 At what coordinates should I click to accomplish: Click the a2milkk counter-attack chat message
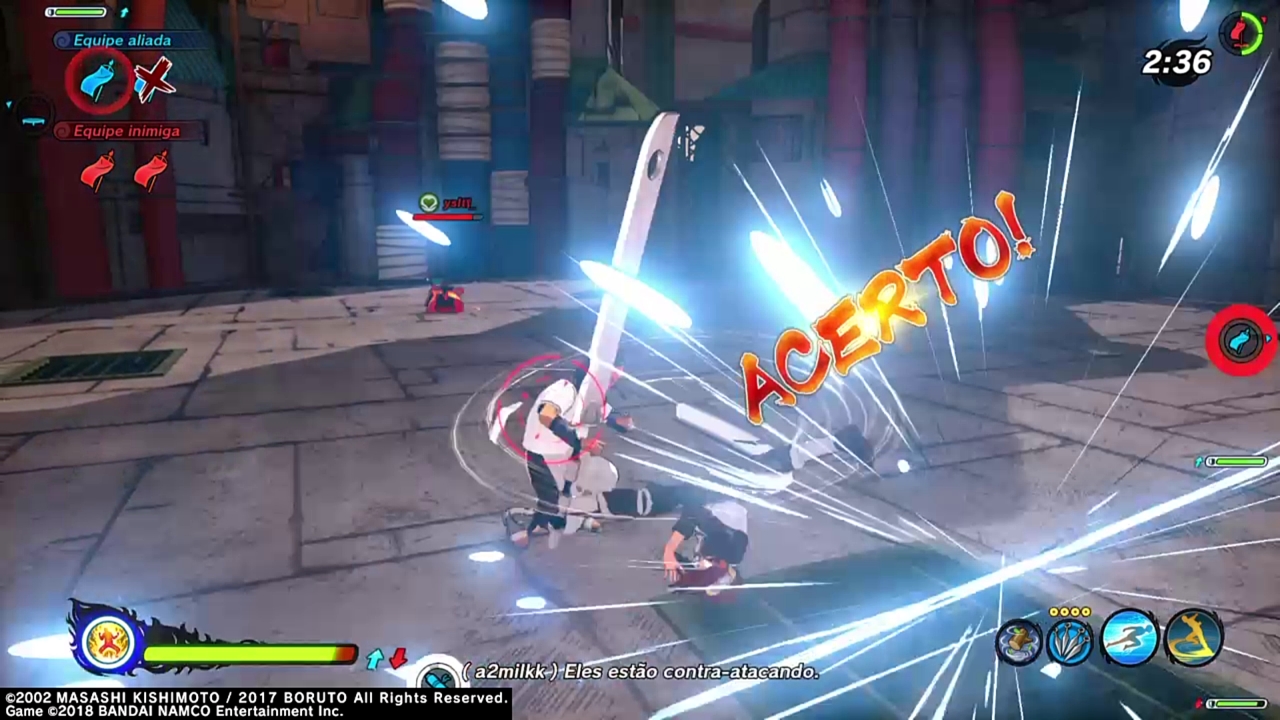pos(640,672)
